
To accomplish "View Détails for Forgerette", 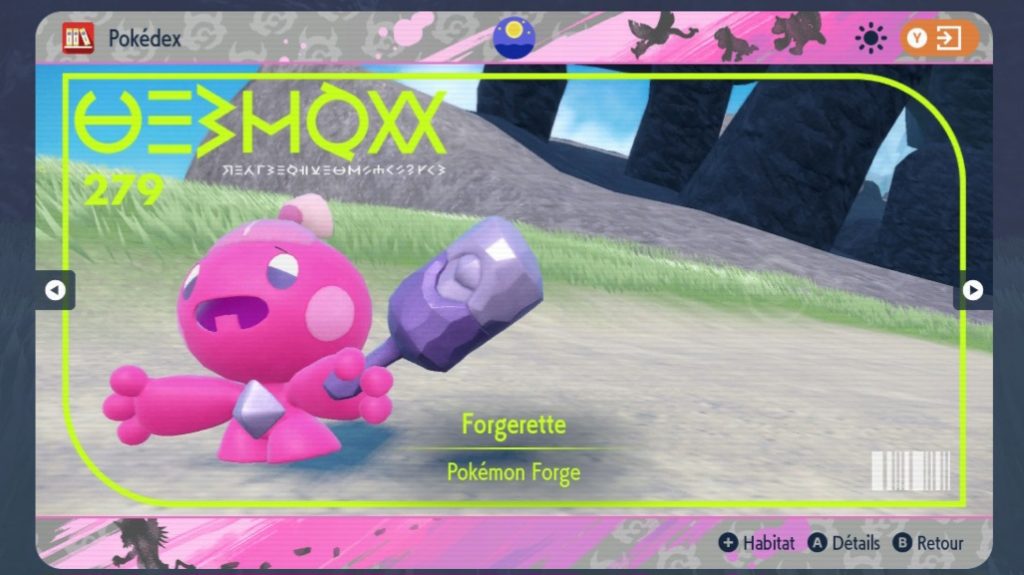I will pyautogui.click(x=845, y=543).
